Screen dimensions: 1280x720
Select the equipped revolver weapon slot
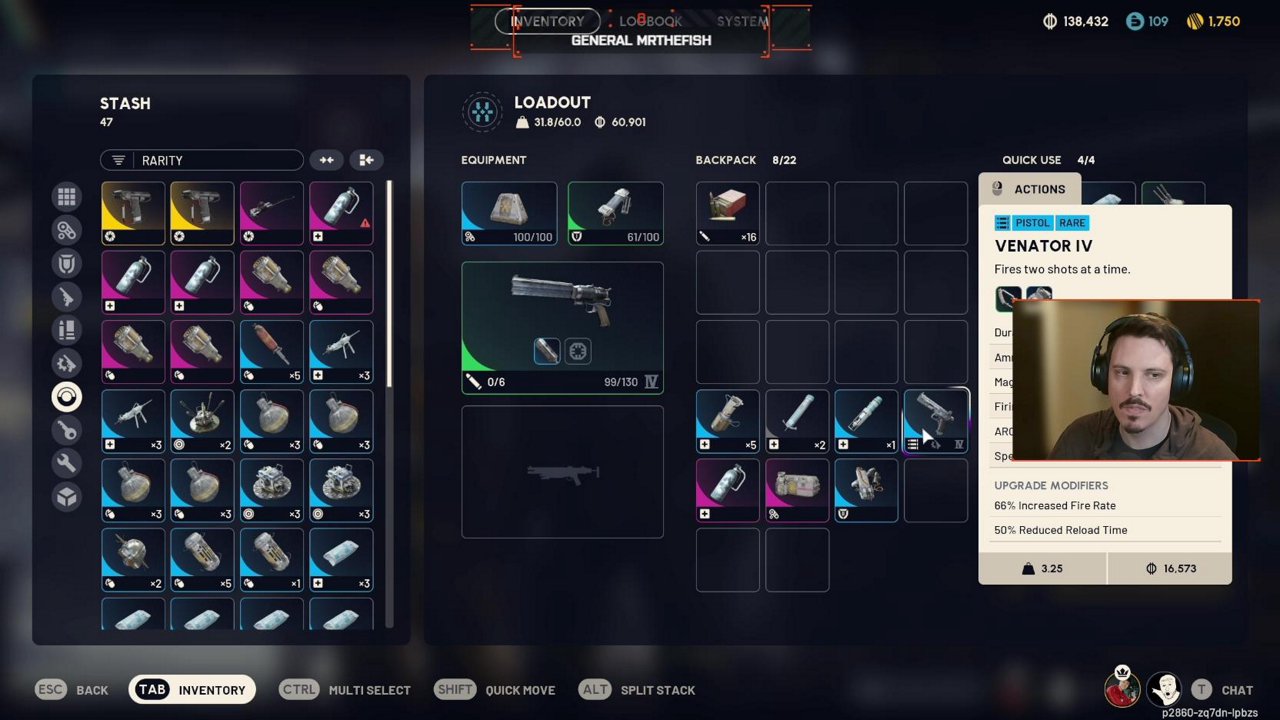coord(562,326)
